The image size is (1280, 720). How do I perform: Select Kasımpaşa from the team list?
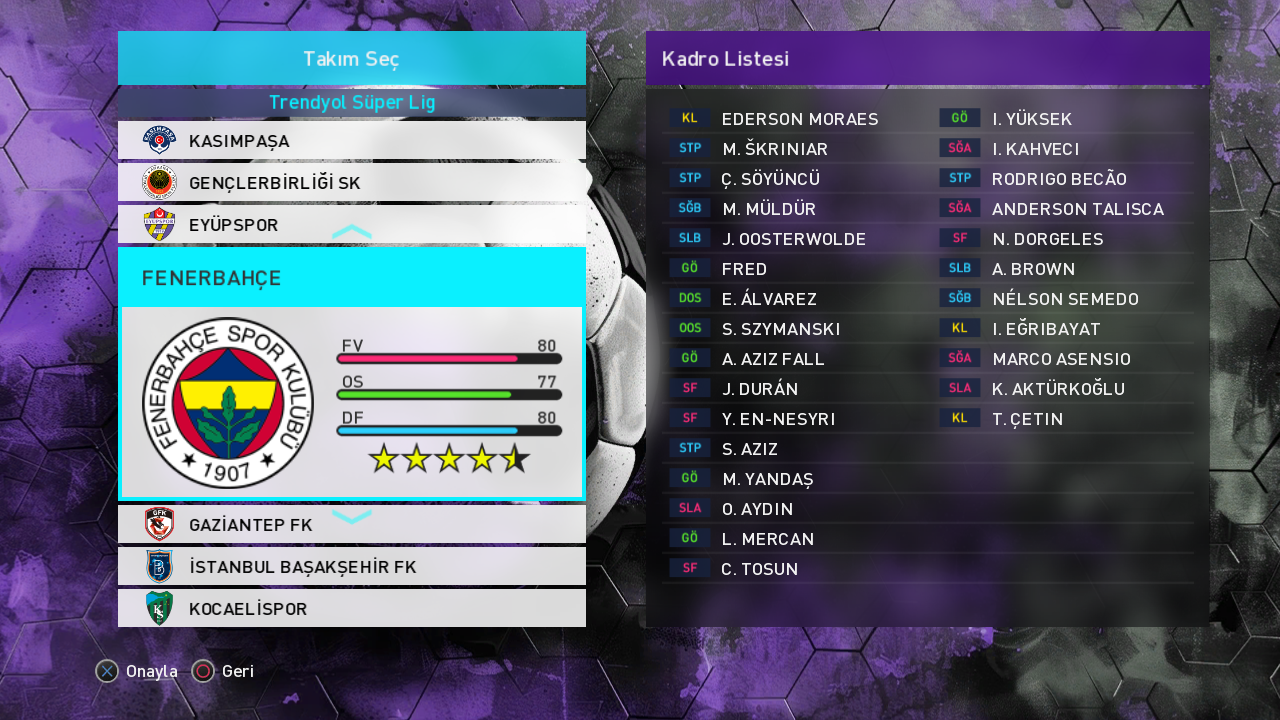(351, 141)
